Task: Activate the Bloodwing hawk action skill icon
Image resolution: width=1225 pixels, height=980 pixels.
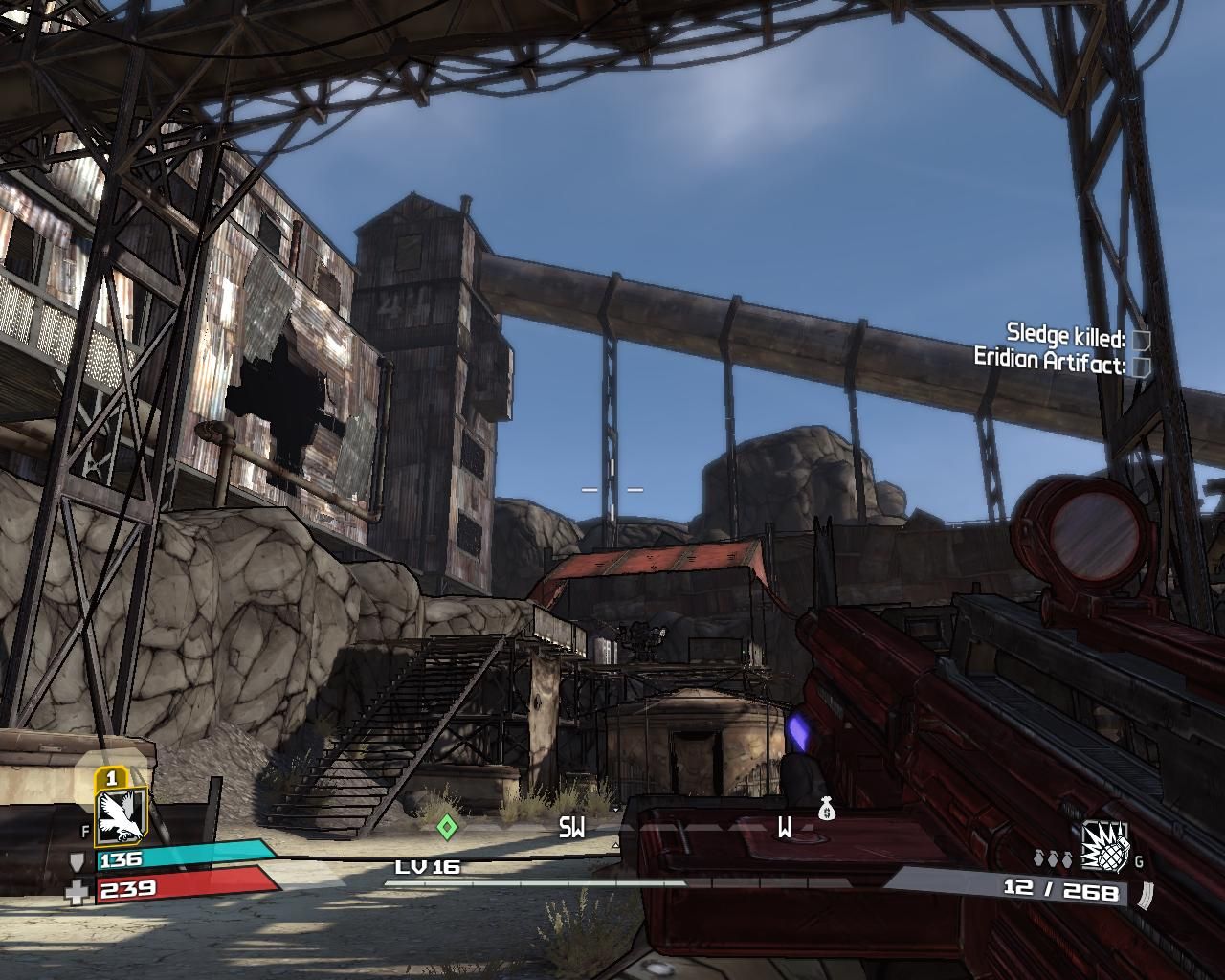Action: point(122,815)
